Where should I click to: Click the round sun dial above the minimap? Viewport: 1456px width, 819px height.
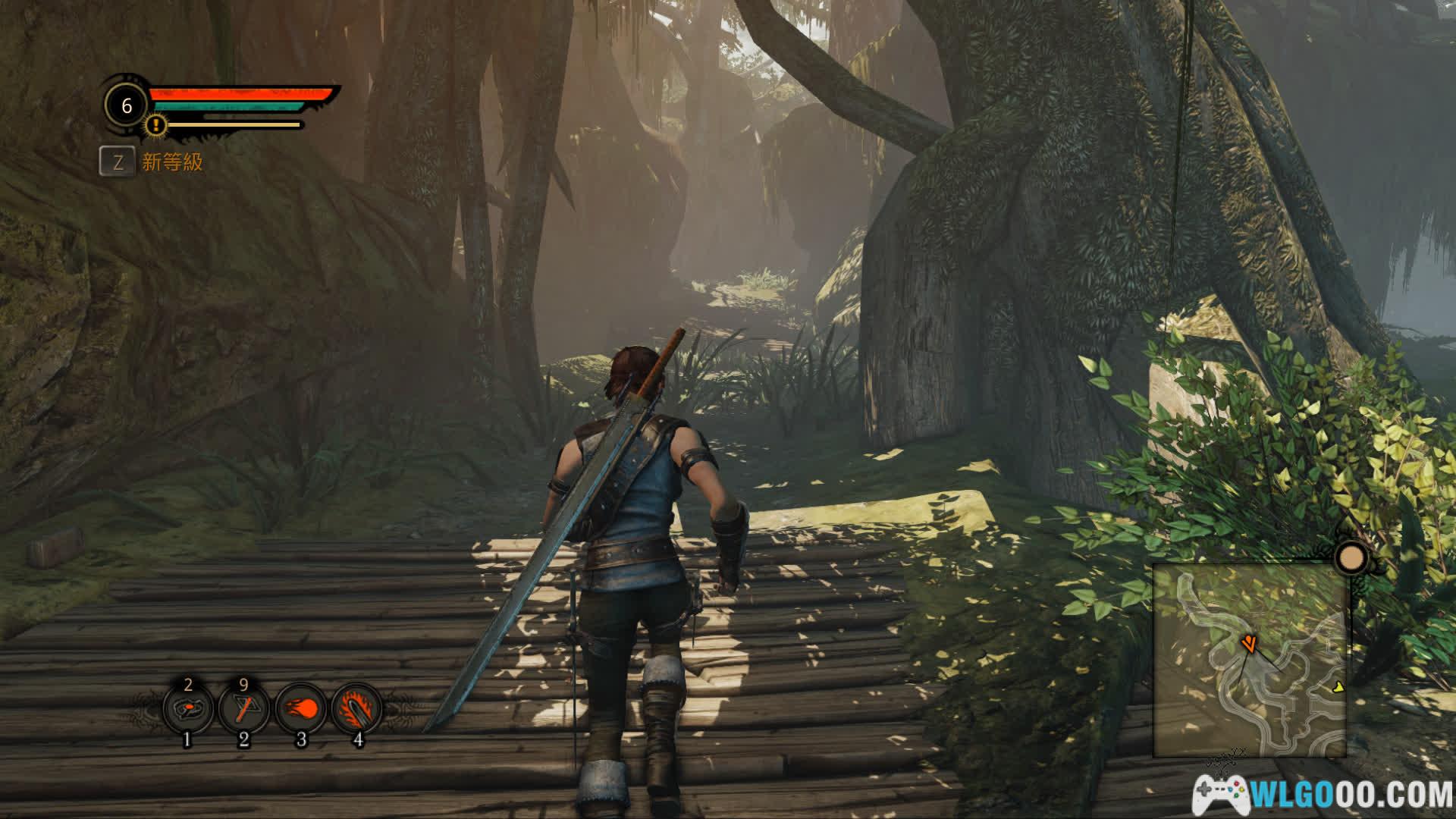tap(1350, 559)
